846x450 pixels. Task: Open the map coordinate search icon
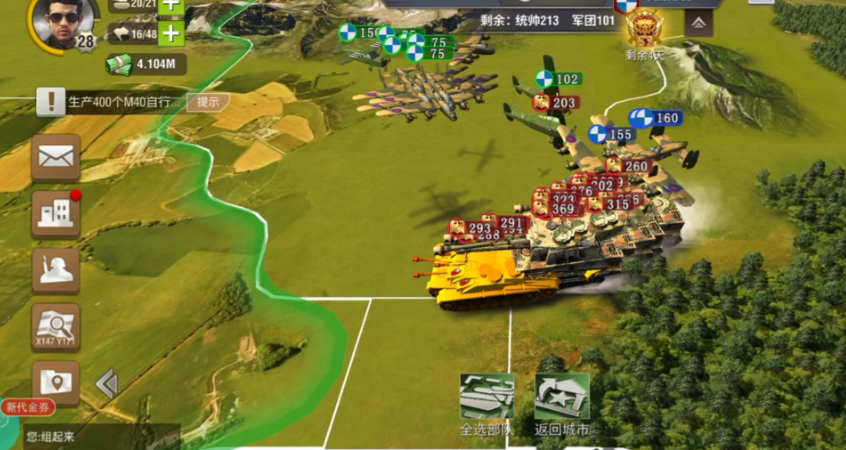(55, 326)
